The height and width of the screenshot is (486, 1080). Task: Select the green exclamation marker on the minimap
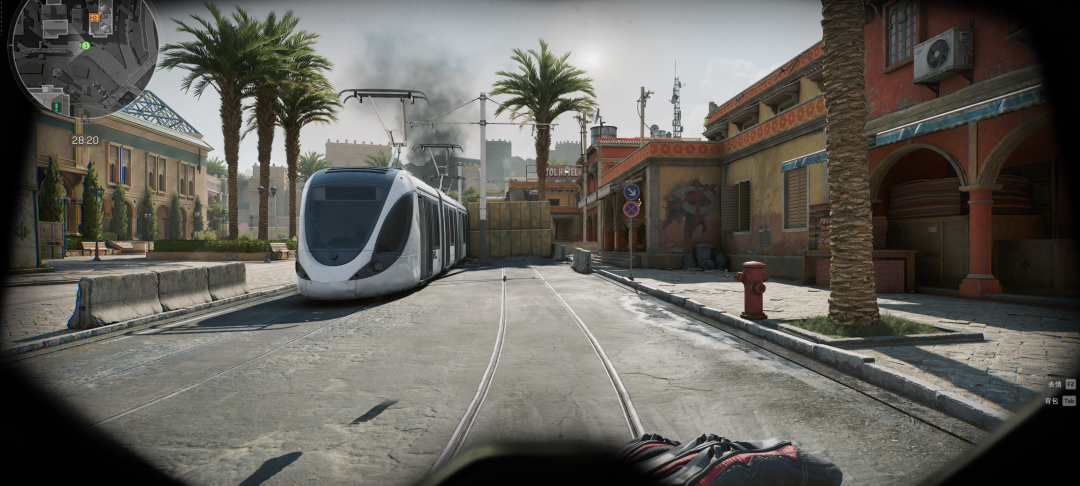point(56,105)
